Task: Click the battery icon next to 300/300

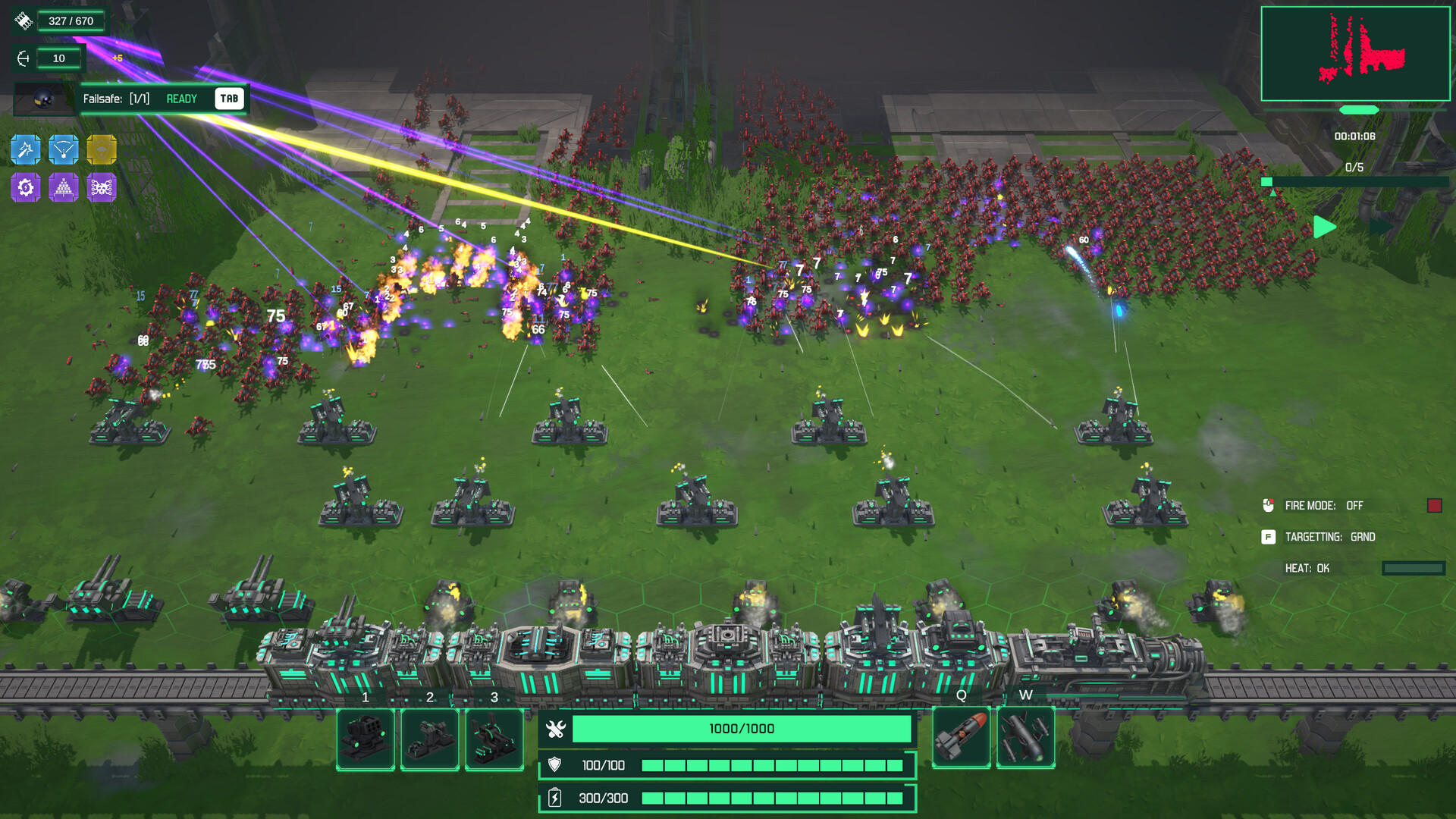Action: tap(554, 798)
